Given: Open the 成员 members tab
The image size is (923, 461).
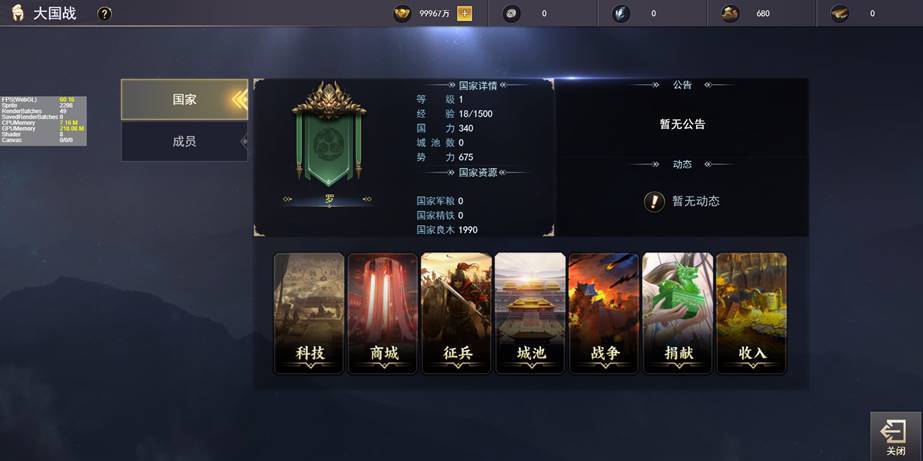Looking at the screenshot, I should point(184,141).
